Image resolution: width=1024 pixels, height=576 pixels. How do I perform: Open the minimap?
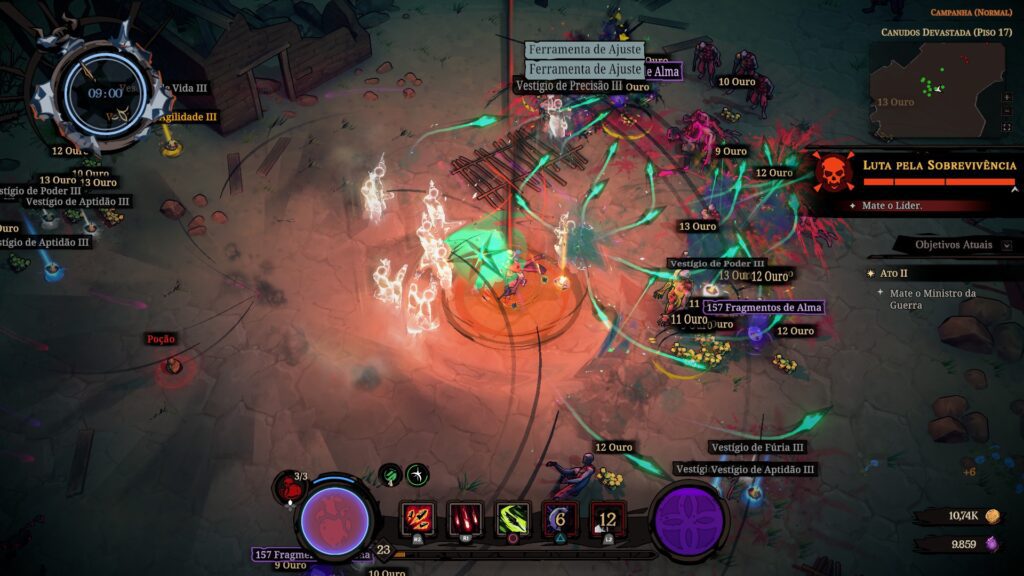935,88
